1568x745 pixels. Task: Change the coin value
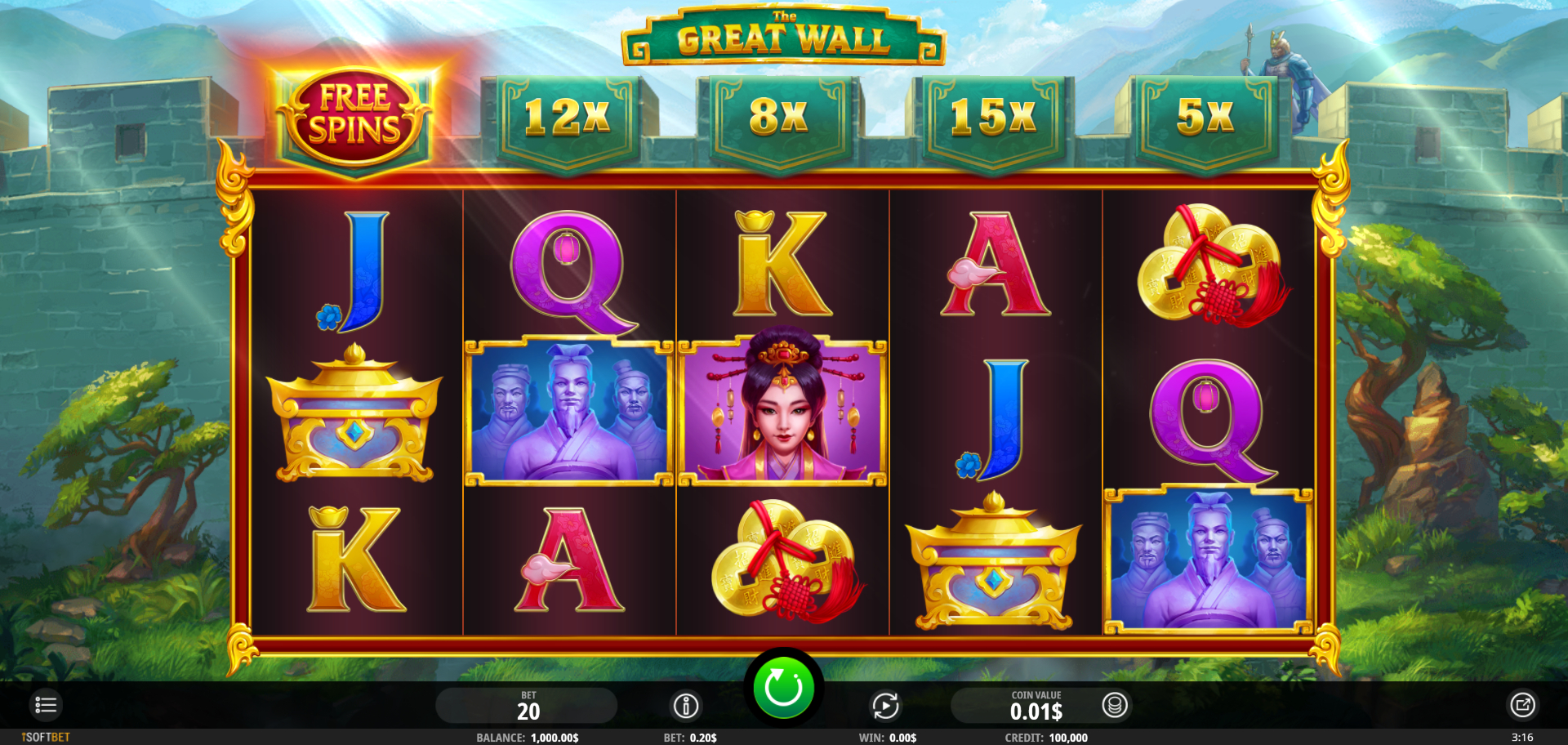coord(1035,706)
